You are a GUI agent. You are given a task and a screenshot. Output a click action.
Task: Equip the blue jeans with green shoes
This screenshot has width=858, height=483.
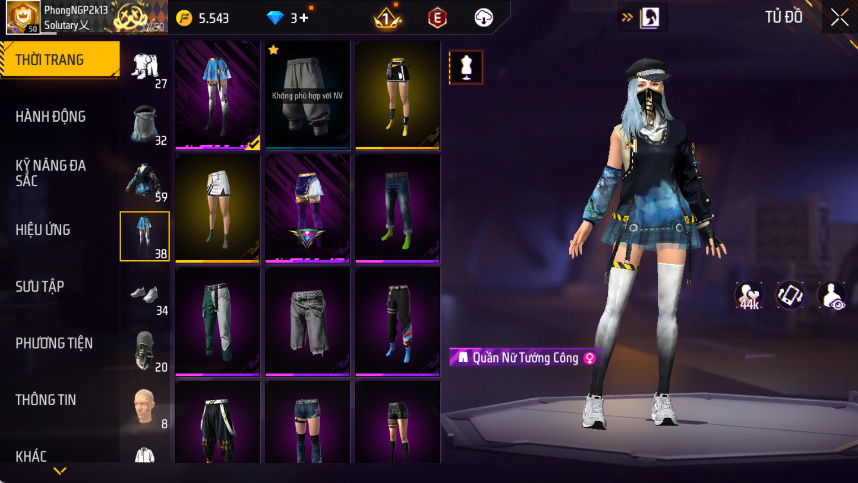coord(398,207)
